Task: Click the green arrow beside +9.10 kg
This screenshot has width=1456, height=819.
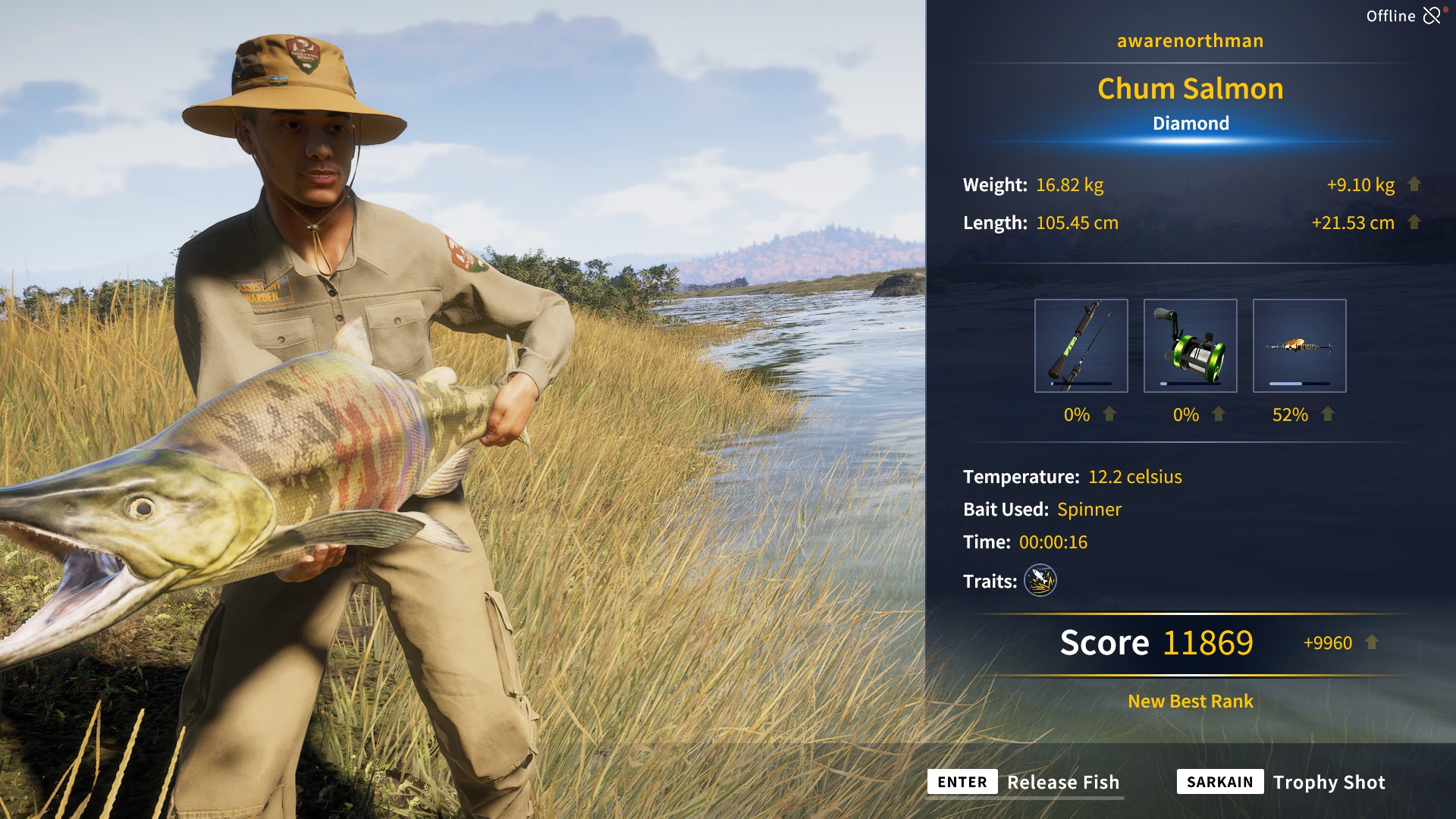Action: pos(1412,184)
